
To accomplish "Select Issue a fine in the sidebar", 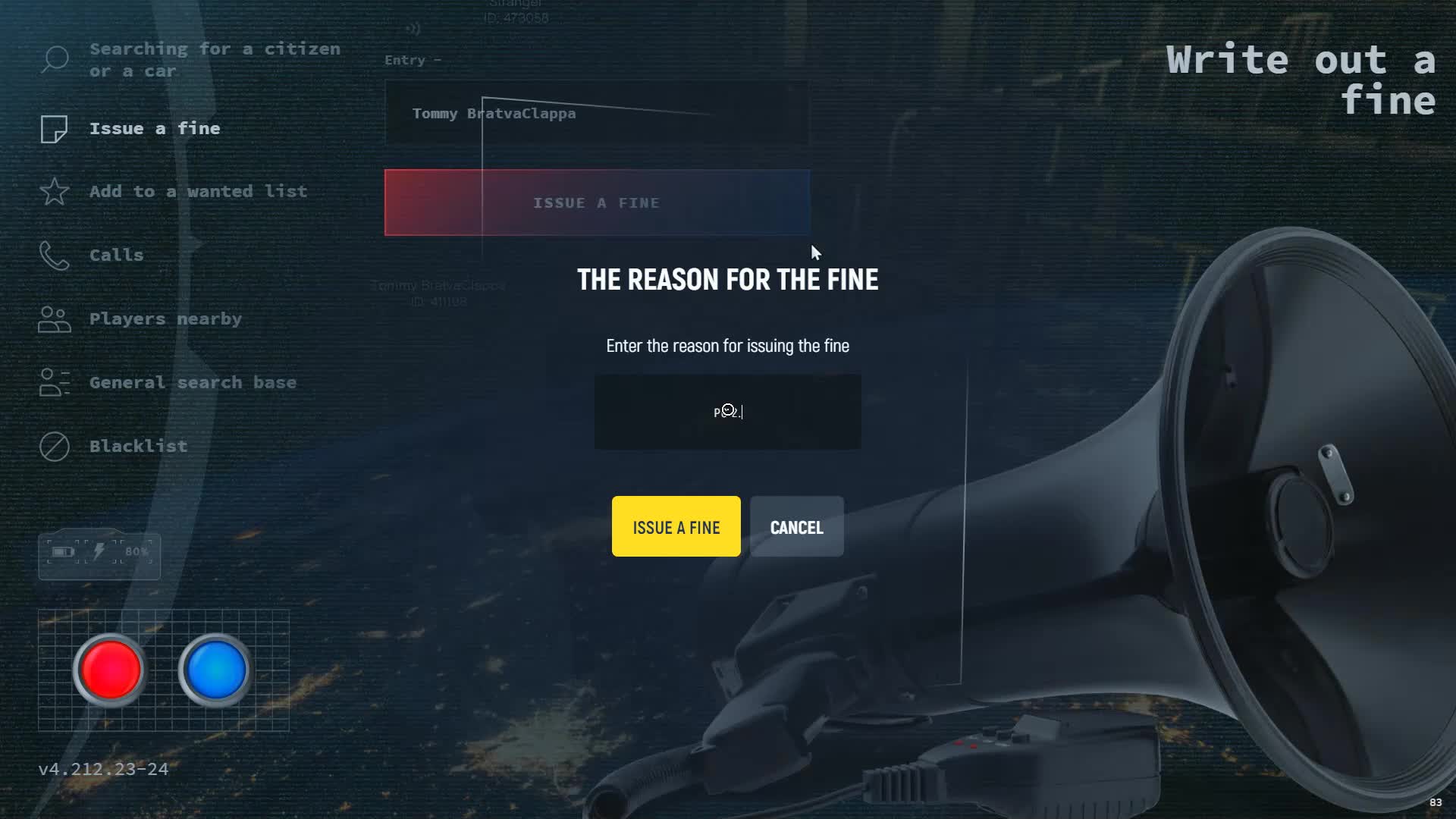I will coord(155,129).
